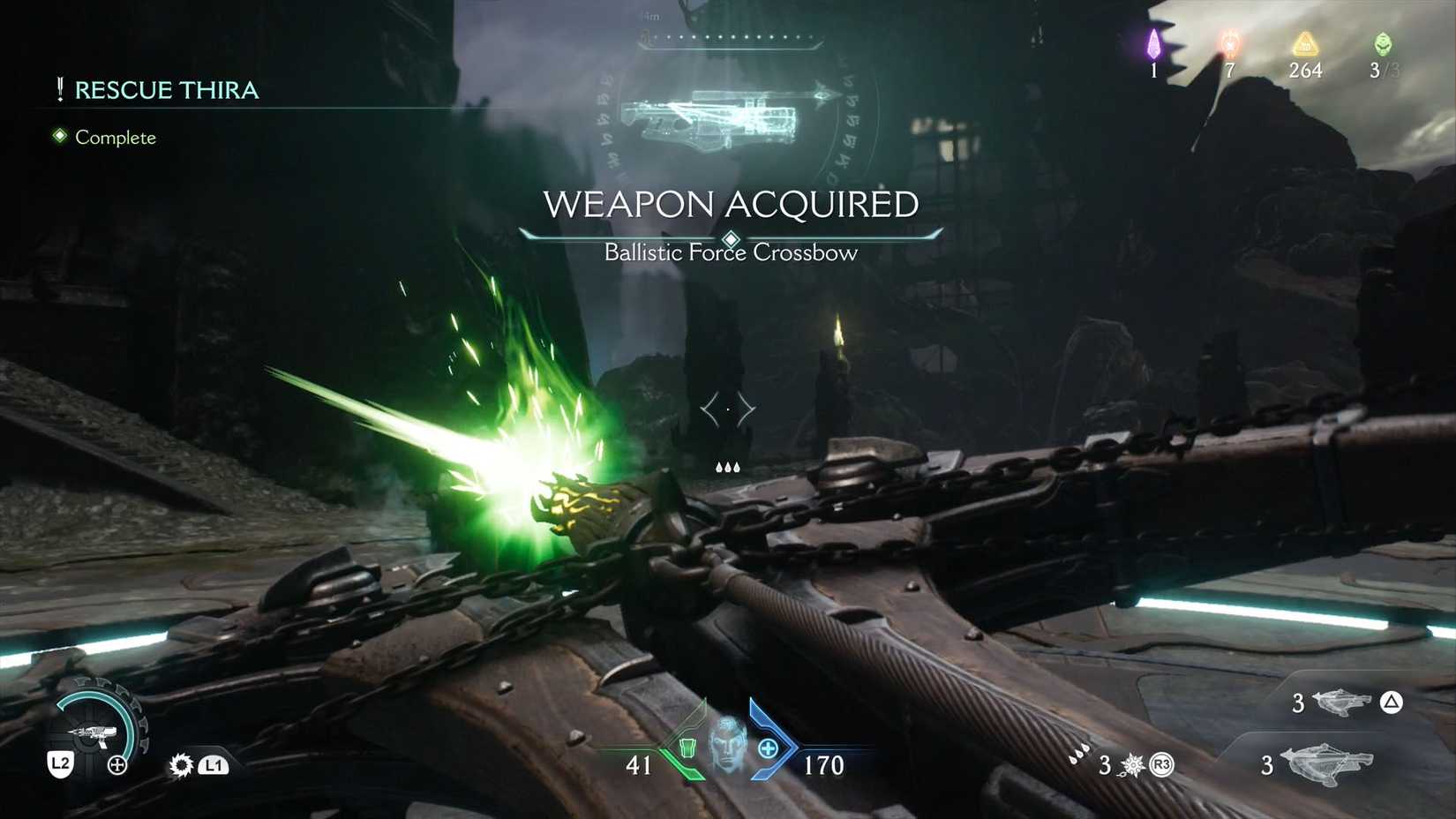
Task: Collapse the Weapon Acquired notification banner
Action: tap(731, 204)
